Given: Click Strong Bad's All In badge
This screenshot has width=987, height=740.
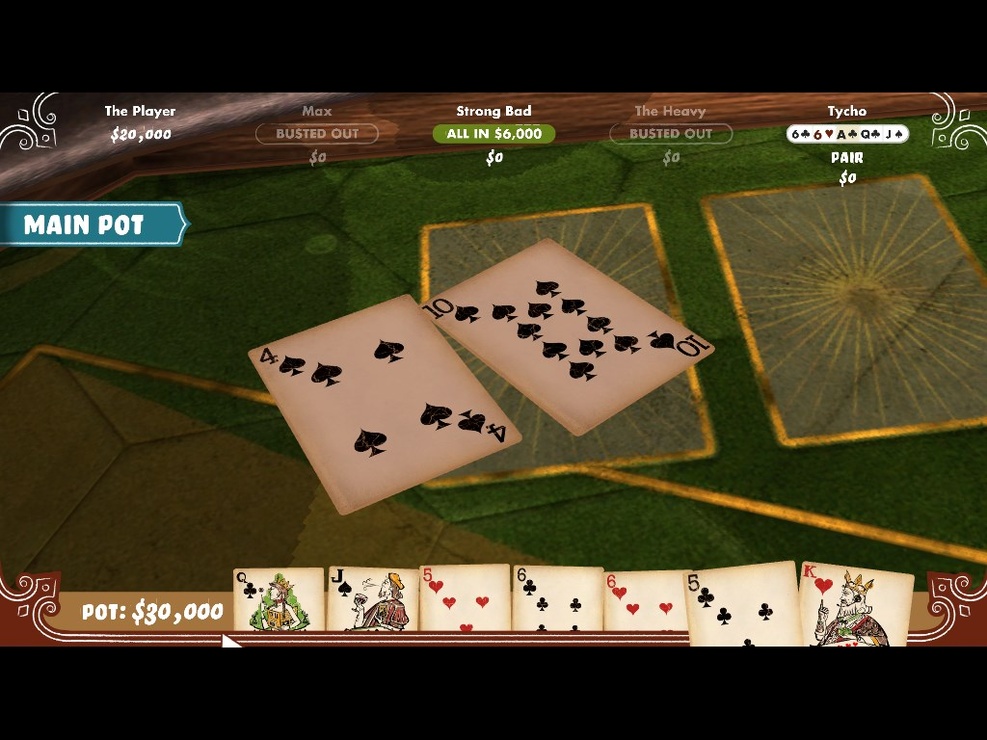Looking at the screenshot, I should pyautogui.click(x=494, y=134).
